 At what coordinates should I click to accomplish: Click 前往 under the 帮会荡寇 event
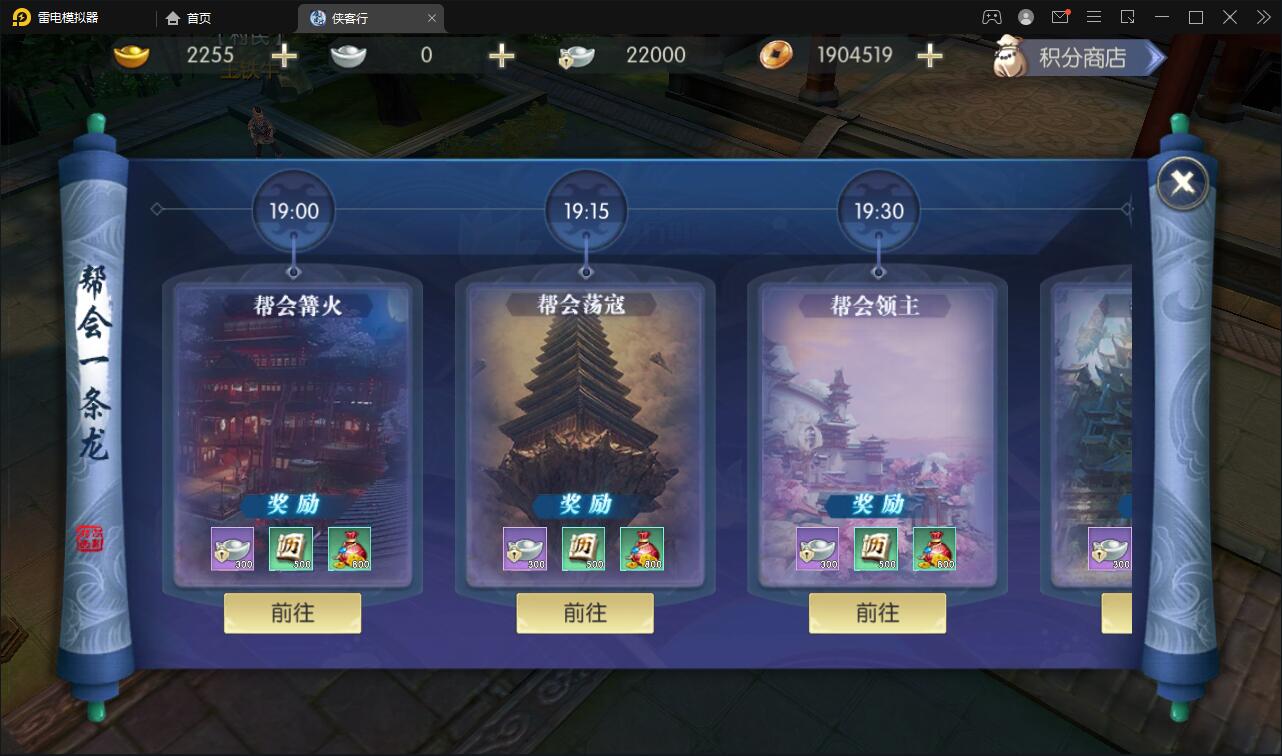(584, 613)
